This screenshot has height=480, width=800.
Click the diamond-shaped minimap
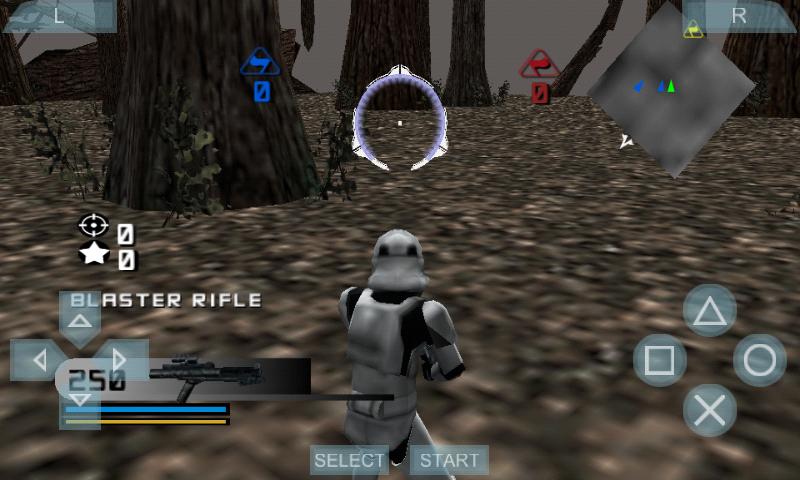pyautogui.click(x=671, y=88)
